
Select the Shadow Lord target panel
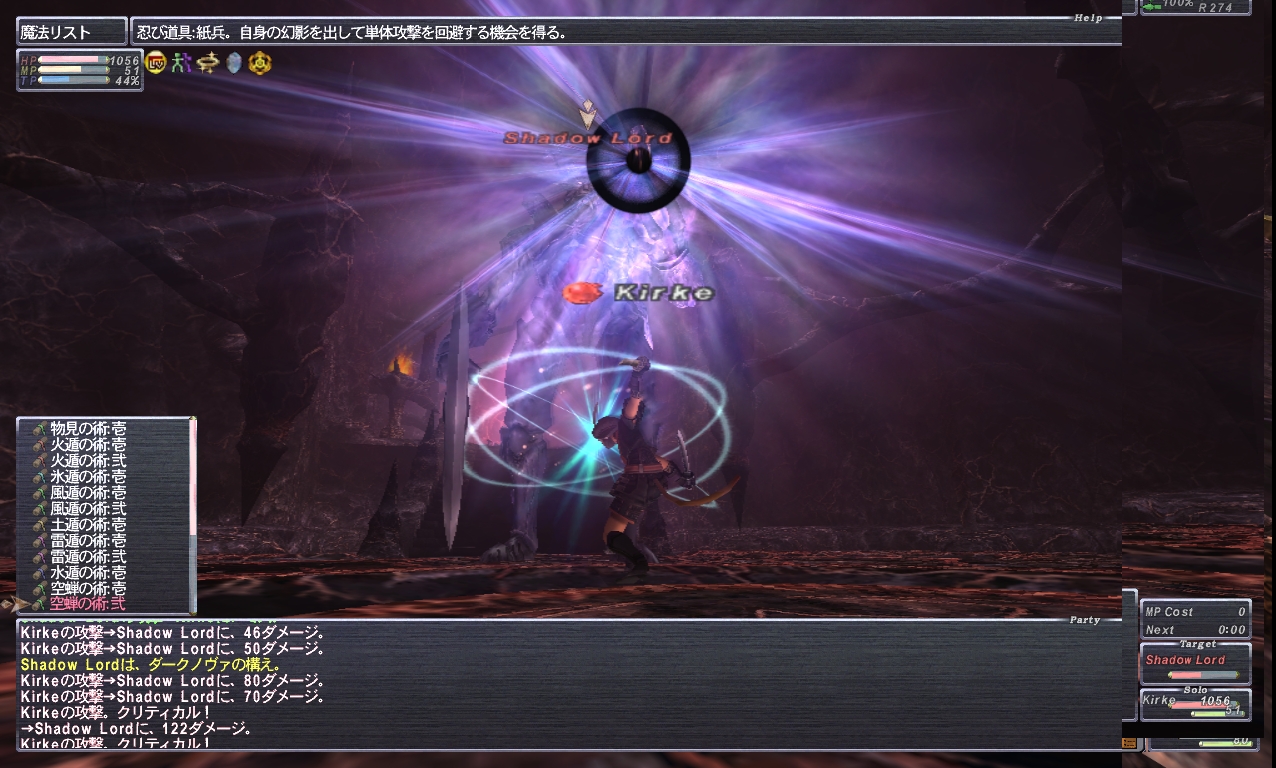(x=1195, y=665)
